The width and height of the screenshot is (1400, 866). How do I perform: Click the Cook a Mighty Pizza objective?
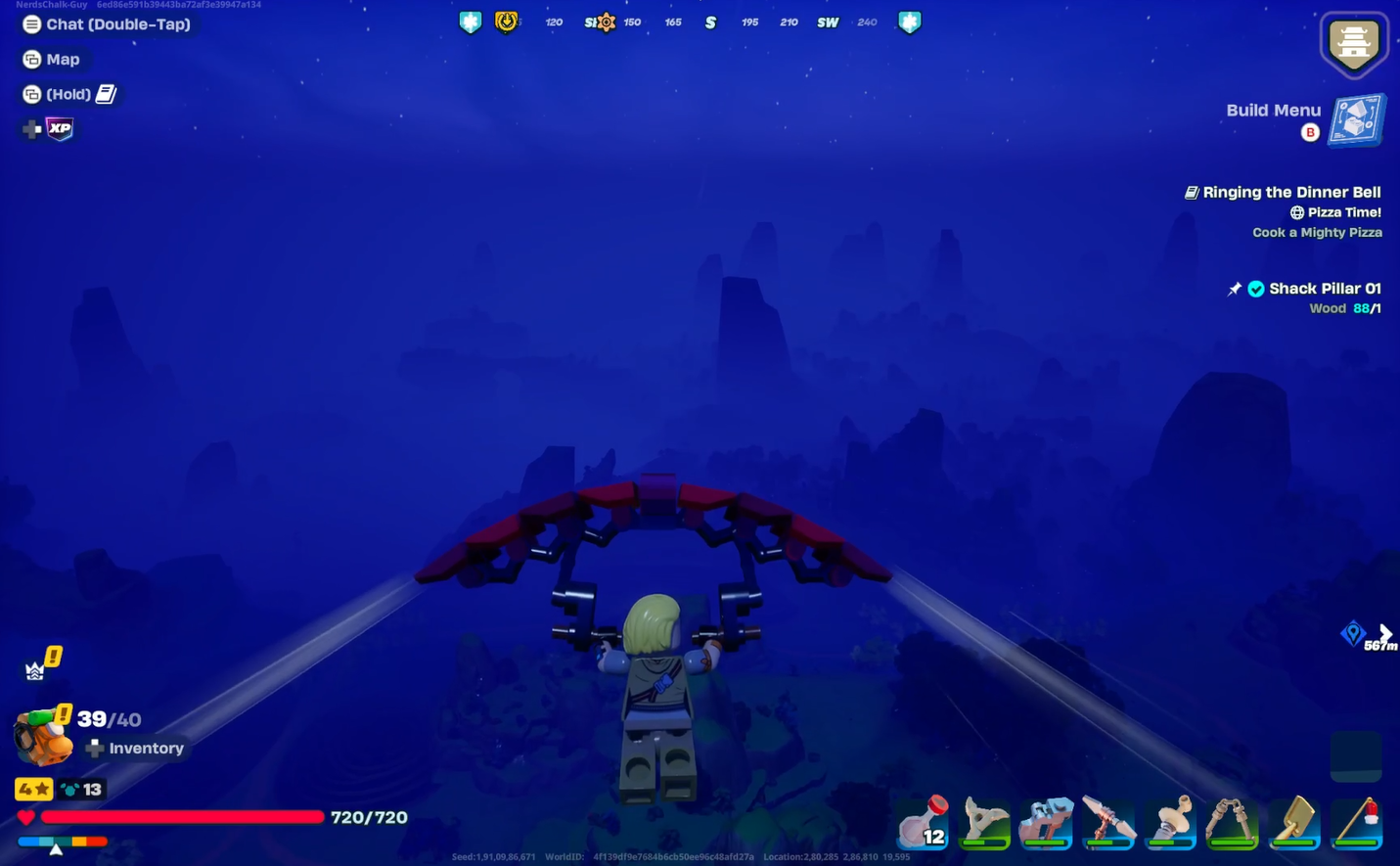pos(1317,232)
